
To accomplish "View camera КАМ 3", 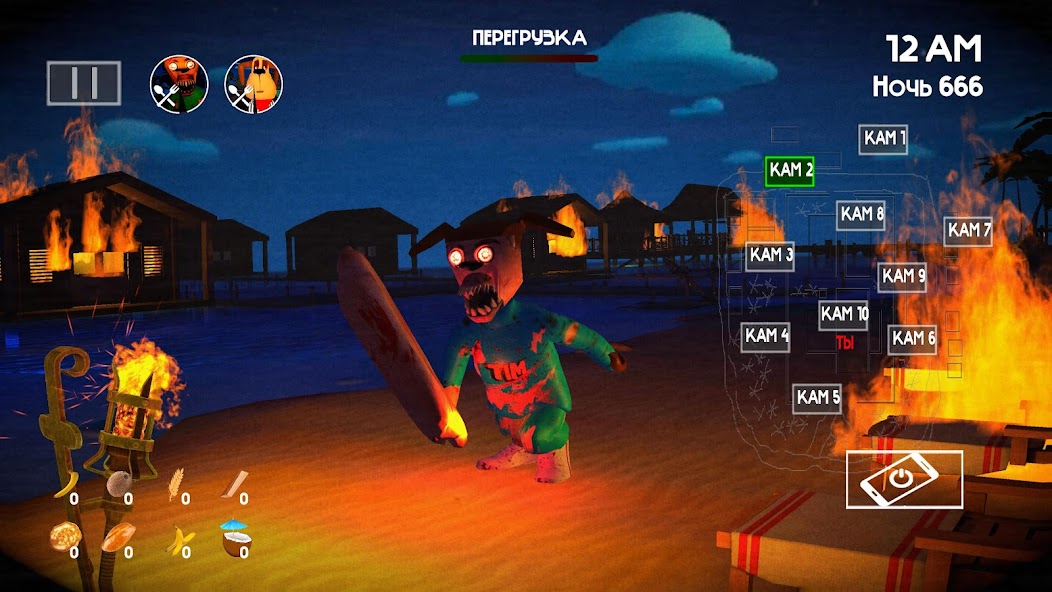I will click(x=771, y=256).
